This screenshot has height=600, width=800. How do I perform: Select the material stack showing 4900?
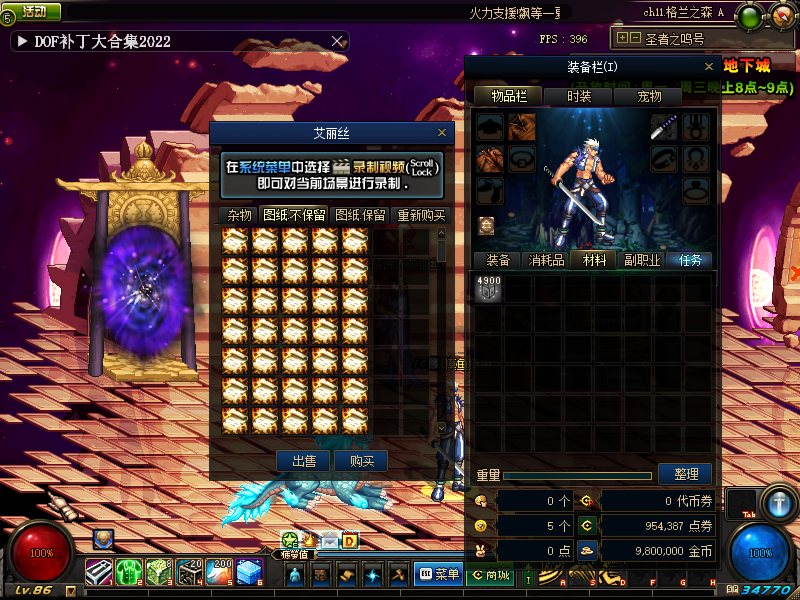point(488,288)
